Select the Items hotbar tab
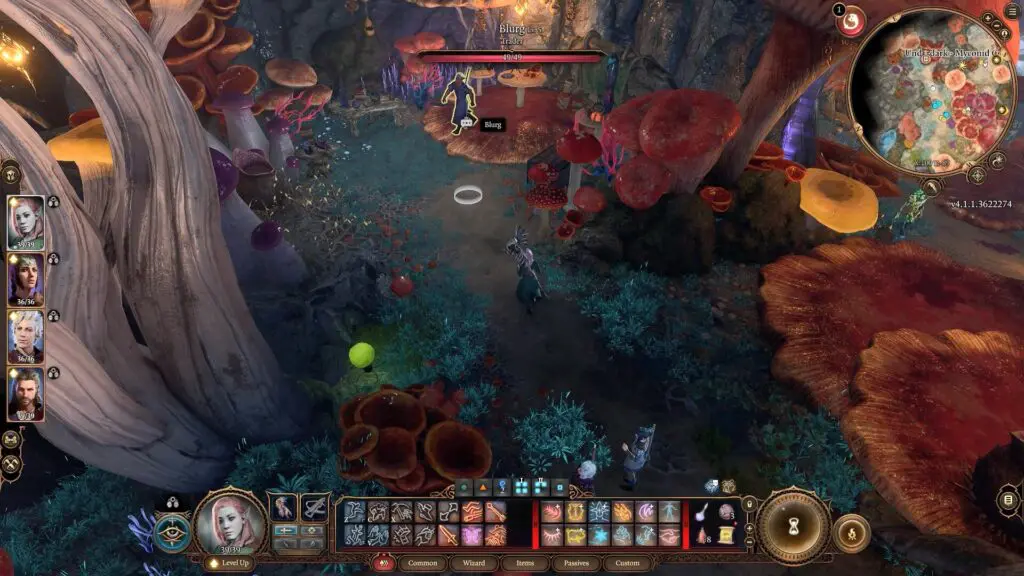The image size is (1024, 576). click(524, 563)
